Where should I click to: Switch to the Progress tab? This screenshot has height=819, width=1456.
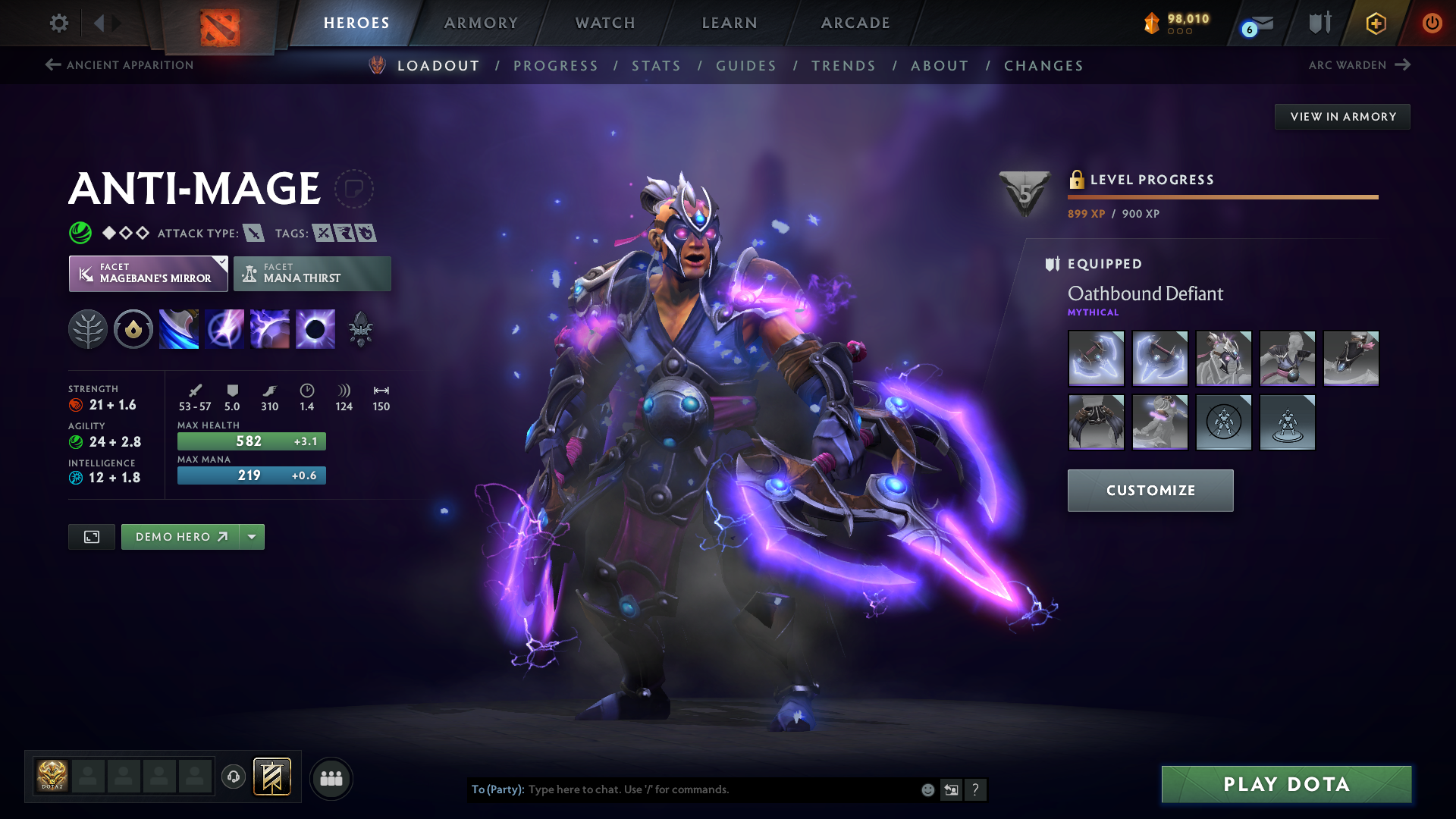(555, 66)
